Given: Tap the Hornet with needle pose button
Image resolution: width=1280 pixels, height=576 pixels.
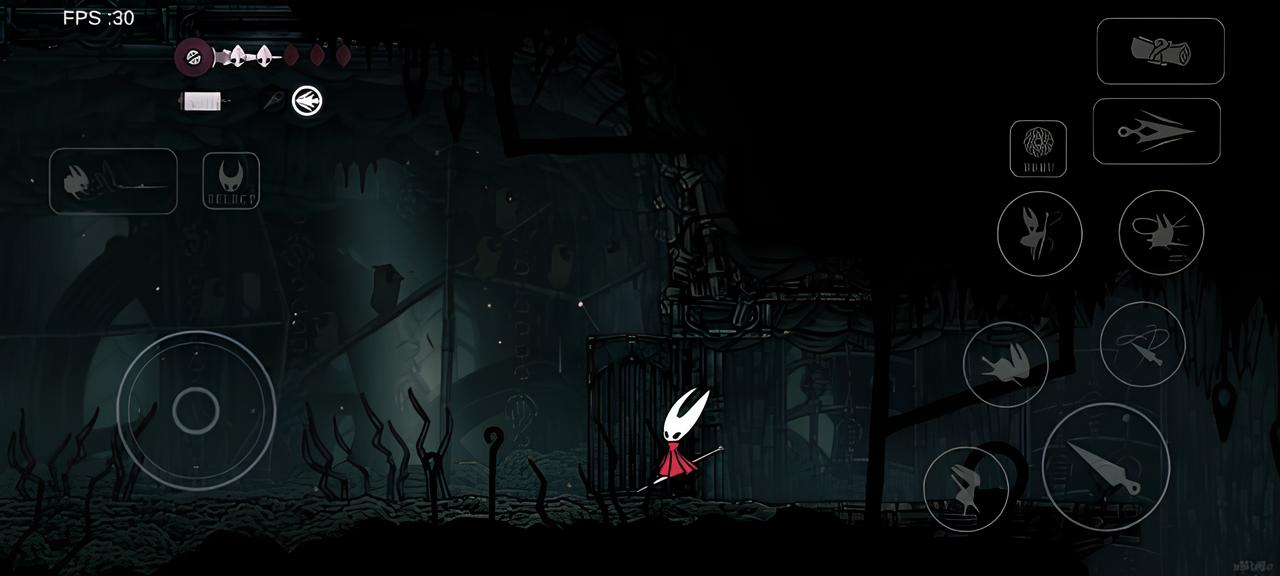Looking at the screenshot, I should [1039, 233].
